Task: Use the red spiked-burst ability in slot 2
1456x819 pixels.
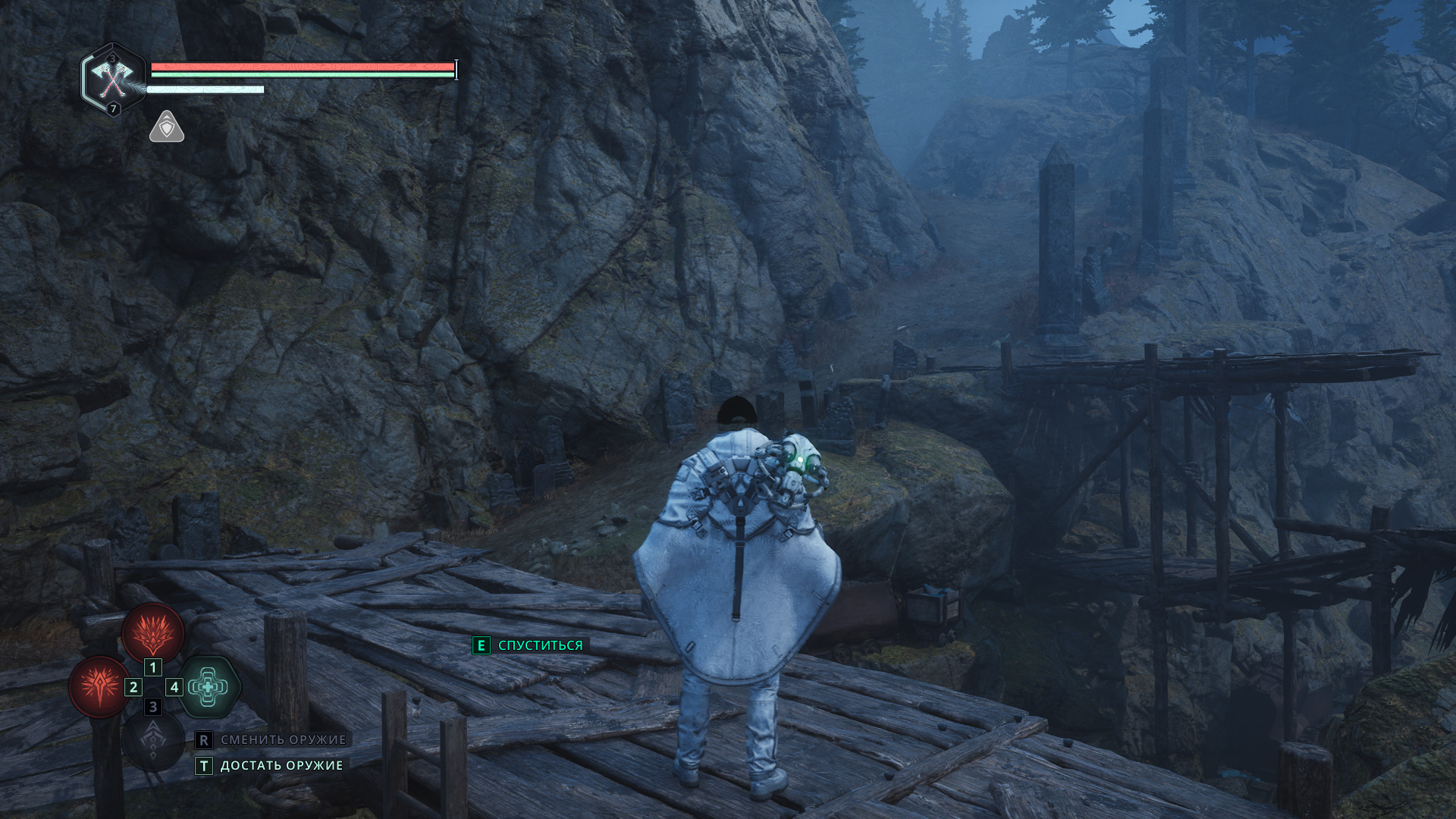Action: [99, 686]
